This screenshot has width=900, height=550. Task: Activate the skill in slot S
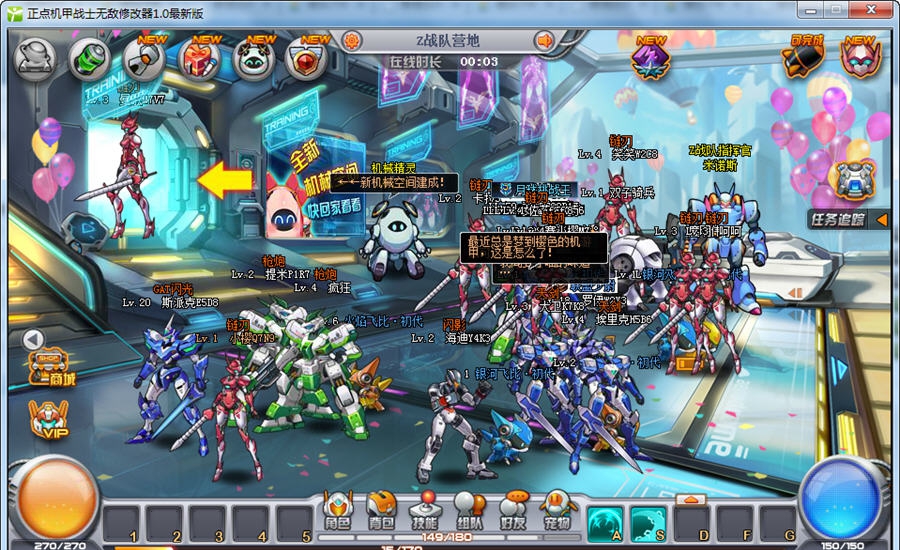click(648, 522)
